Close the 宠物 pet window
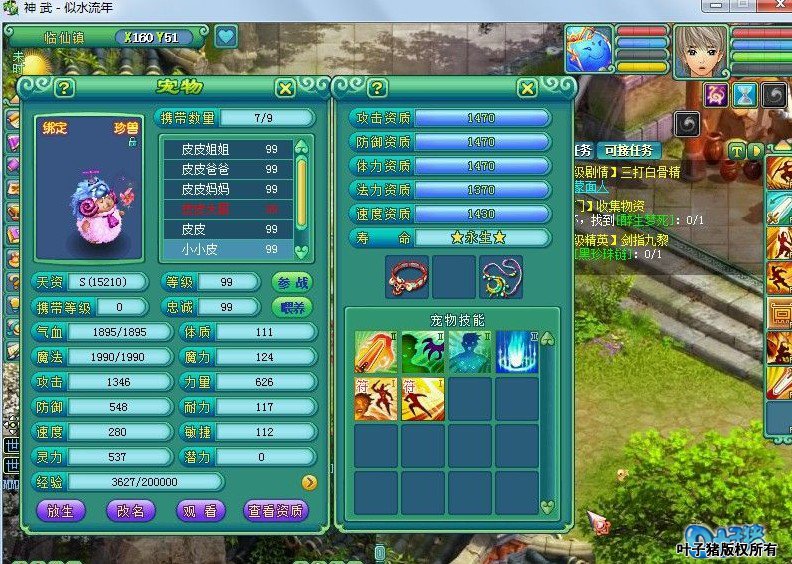 point(285,89)
